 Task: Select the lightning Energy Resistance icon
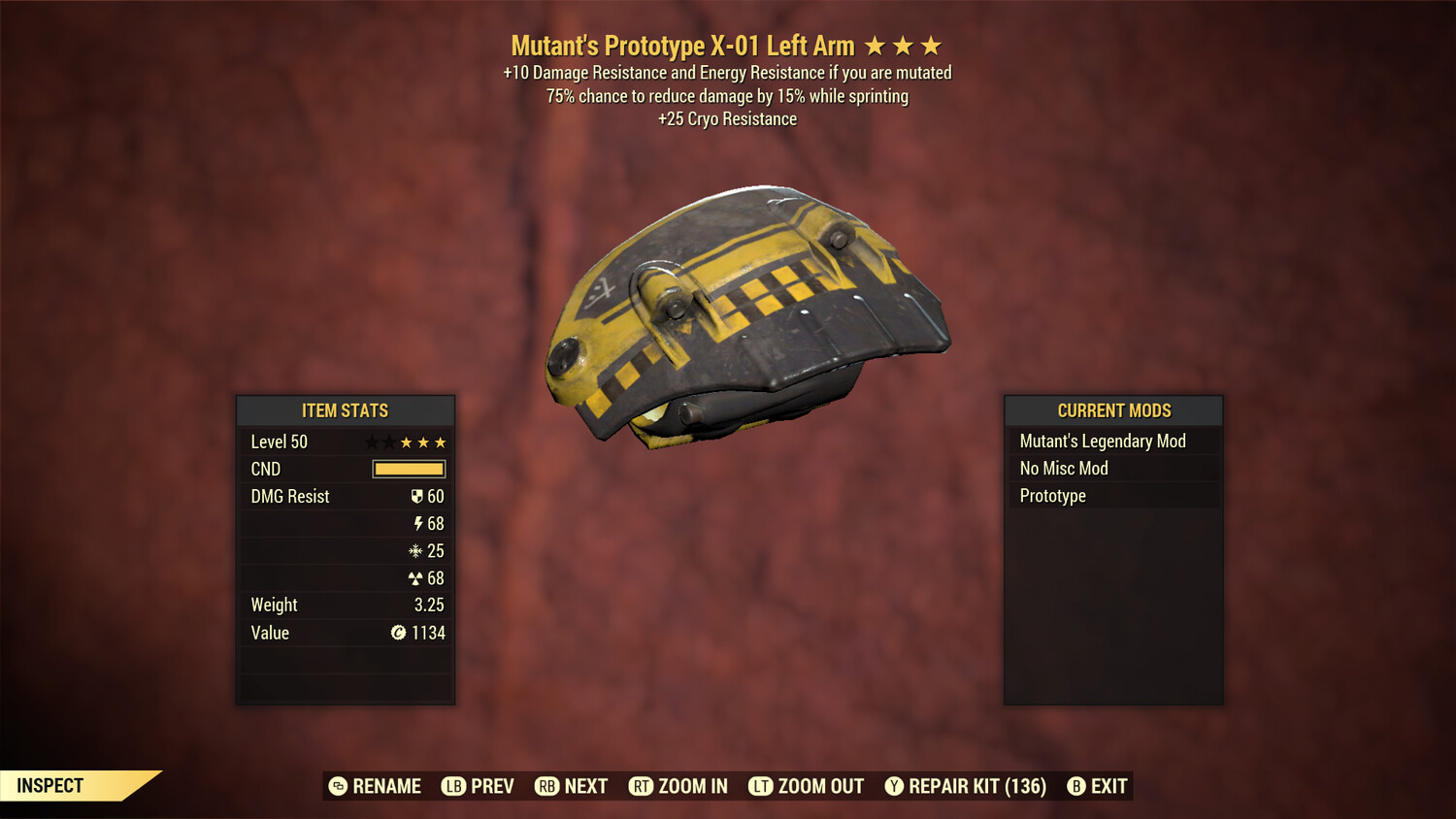point(419,523)
